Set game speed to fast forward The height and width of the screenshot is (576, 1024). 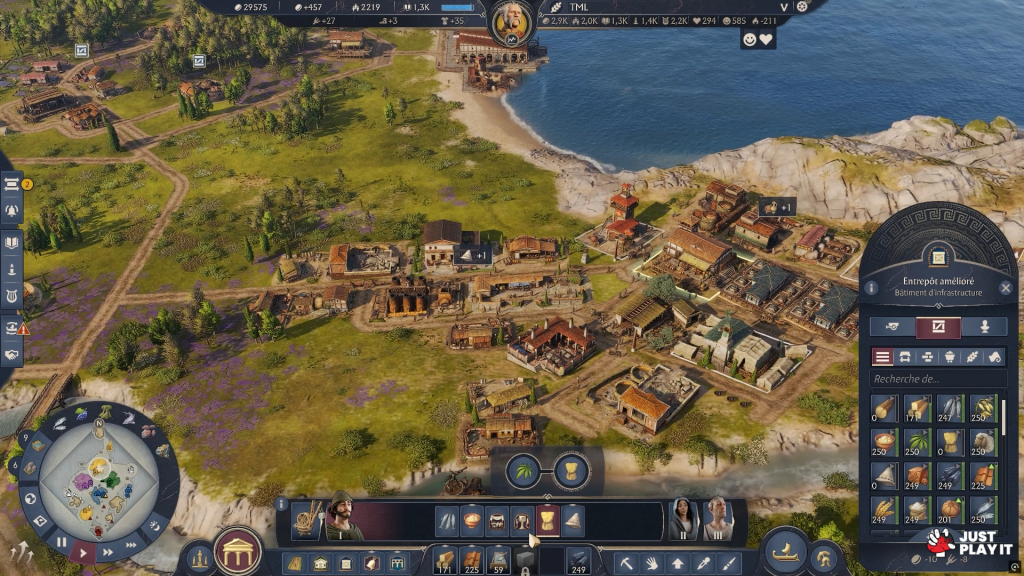point(131,545)
